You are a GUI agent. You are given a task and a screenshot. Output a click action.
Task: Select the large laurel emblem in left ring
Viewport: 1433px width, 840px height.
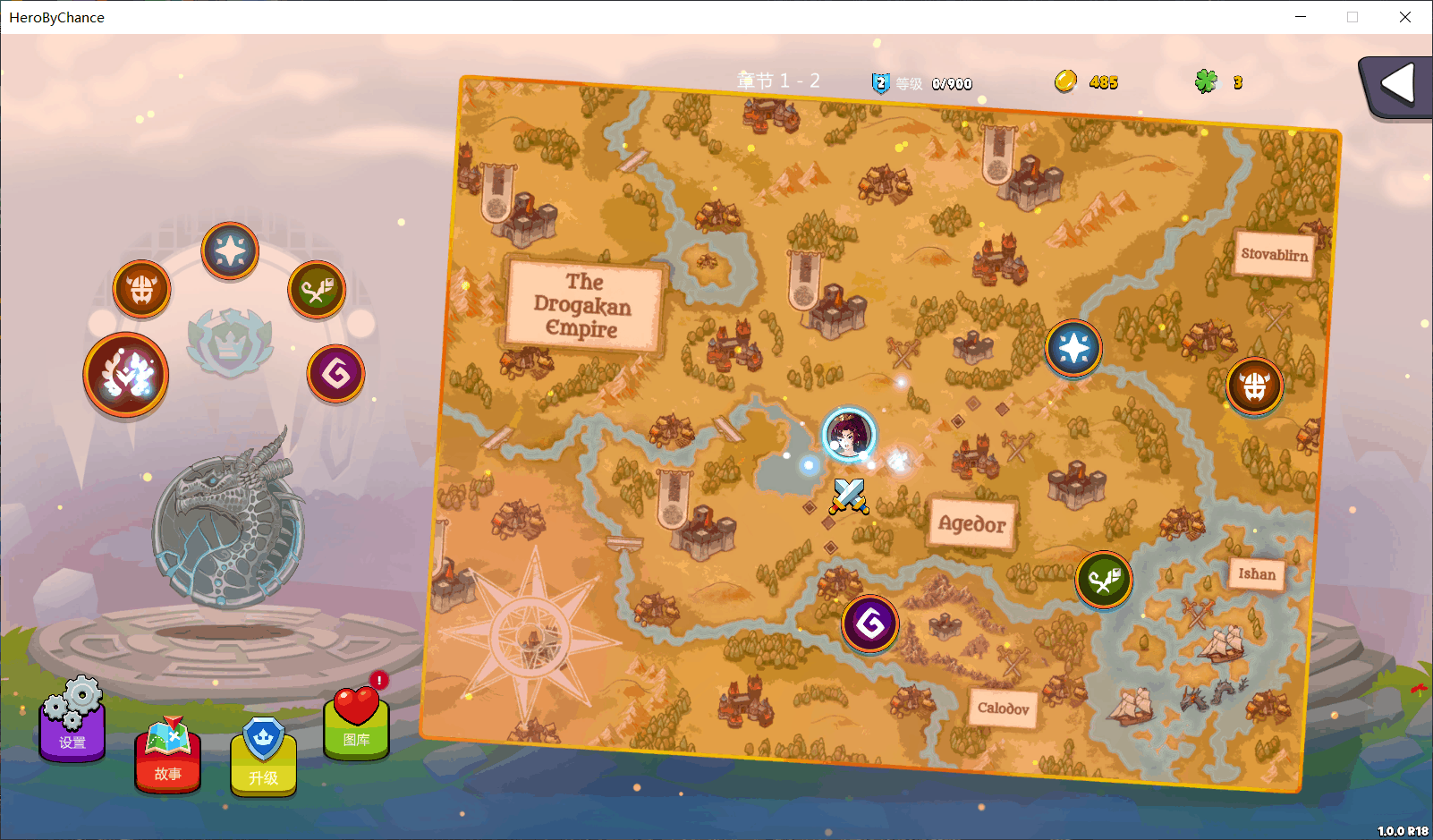[126, 375]
